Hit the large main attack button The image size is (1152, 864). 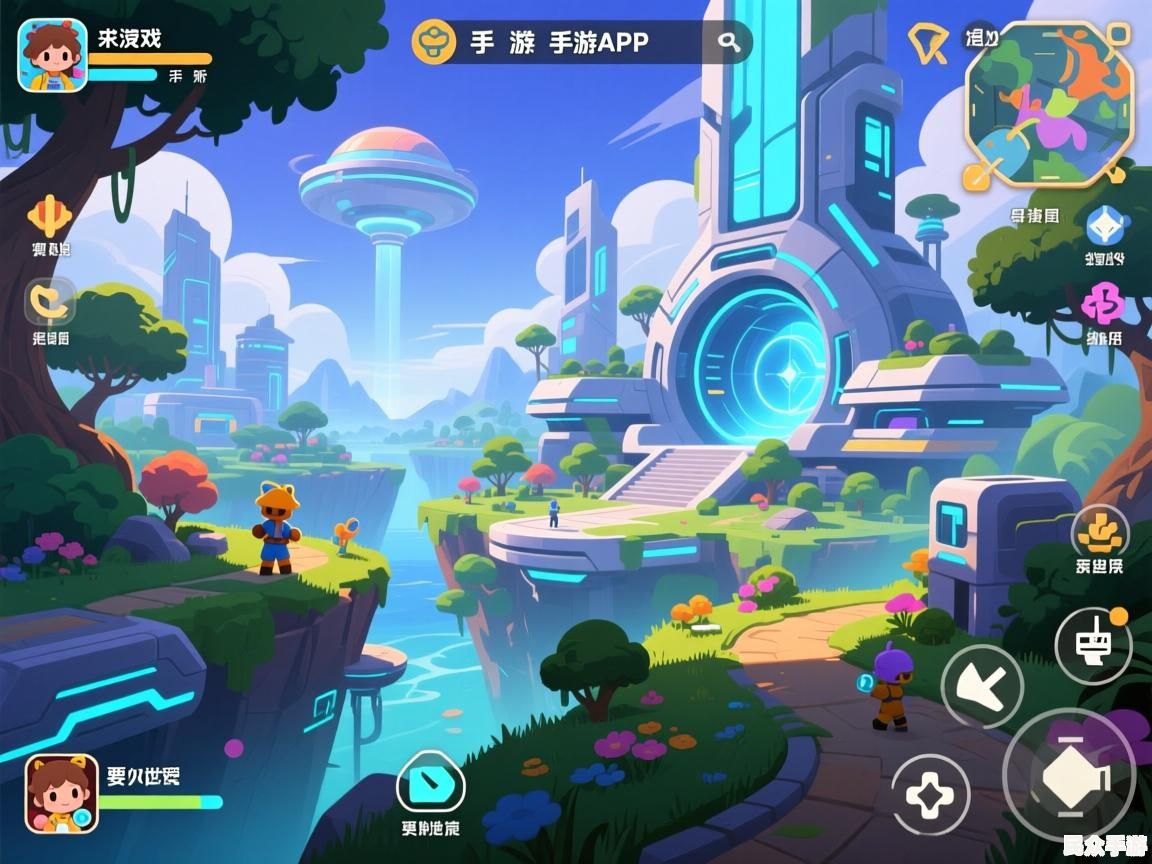pyautogui.click(x=1069, y=777)
